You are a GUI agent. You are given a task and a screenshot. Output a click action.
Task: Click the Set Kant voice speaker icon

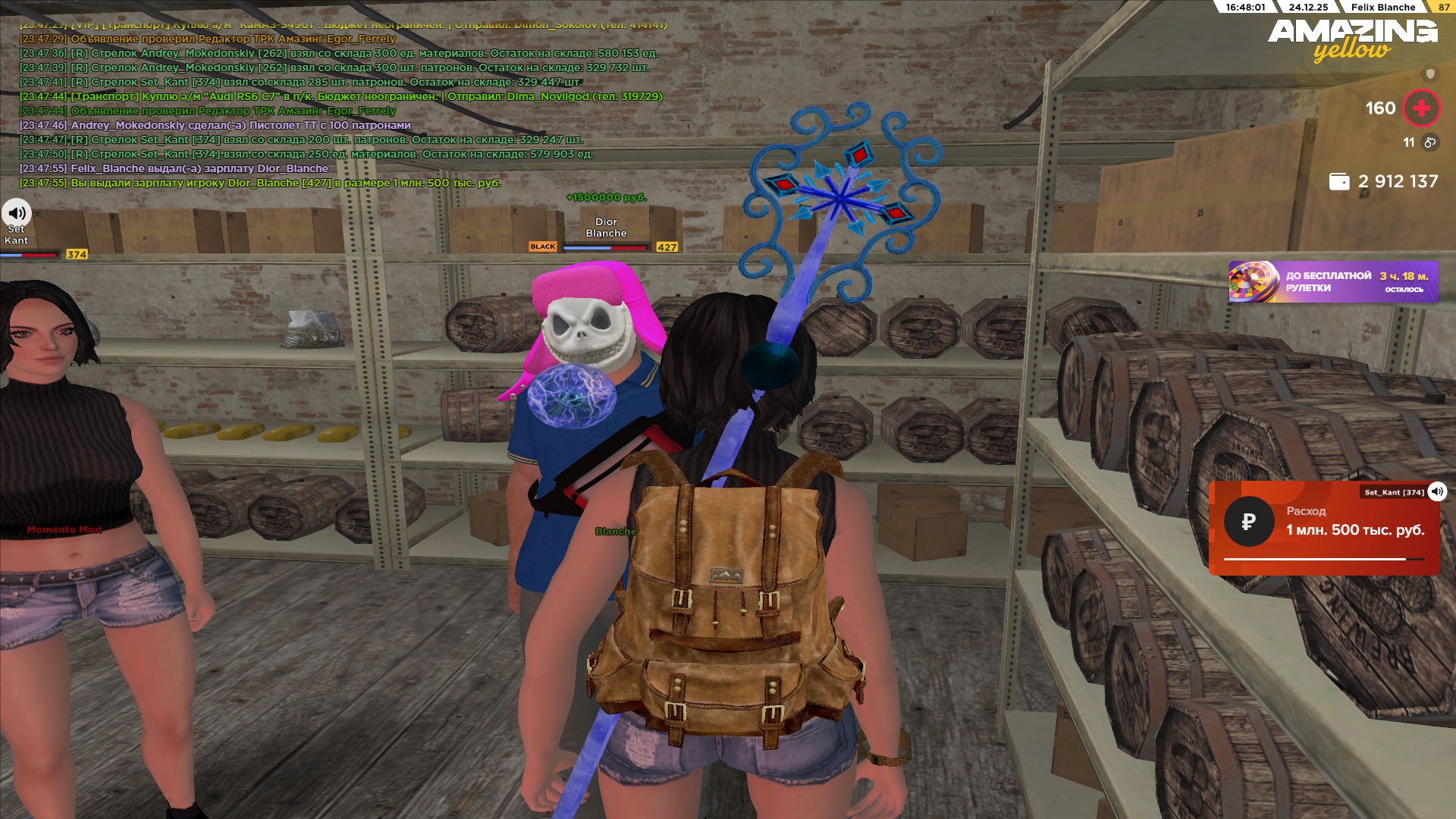pos(16,213)
